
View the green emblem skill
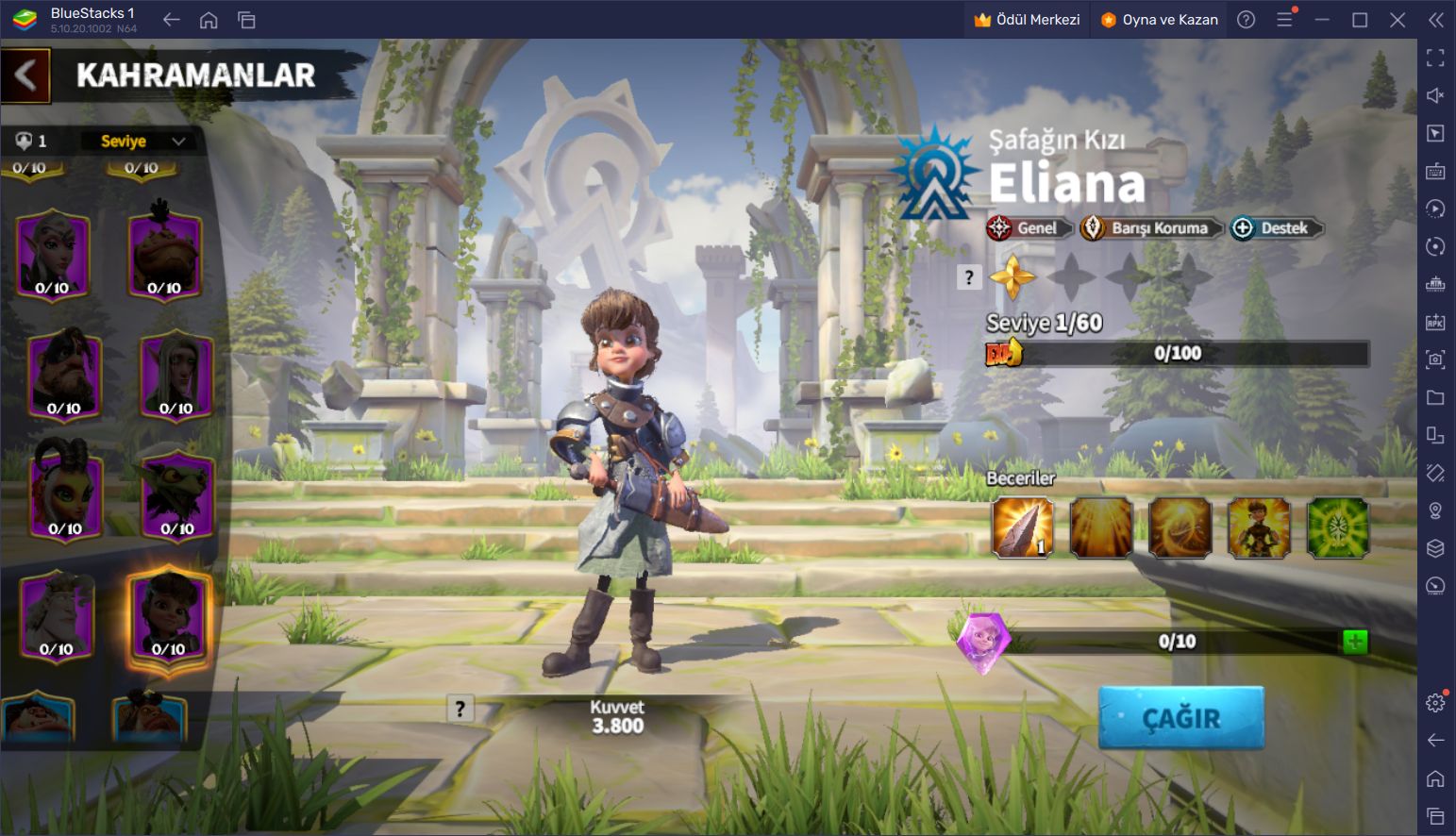pyautogui.click(x=1337, y=527)
